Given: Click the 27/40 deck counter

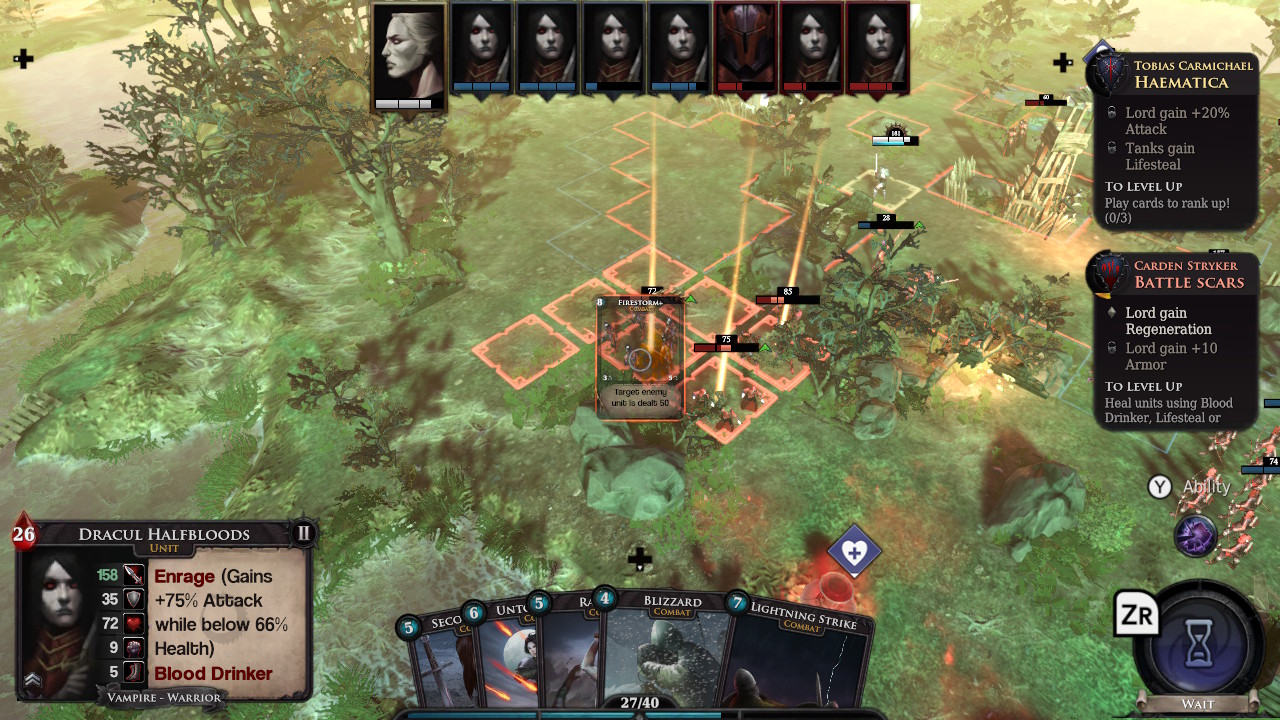Looking at the screenshot, I should (x=640, y=703).
